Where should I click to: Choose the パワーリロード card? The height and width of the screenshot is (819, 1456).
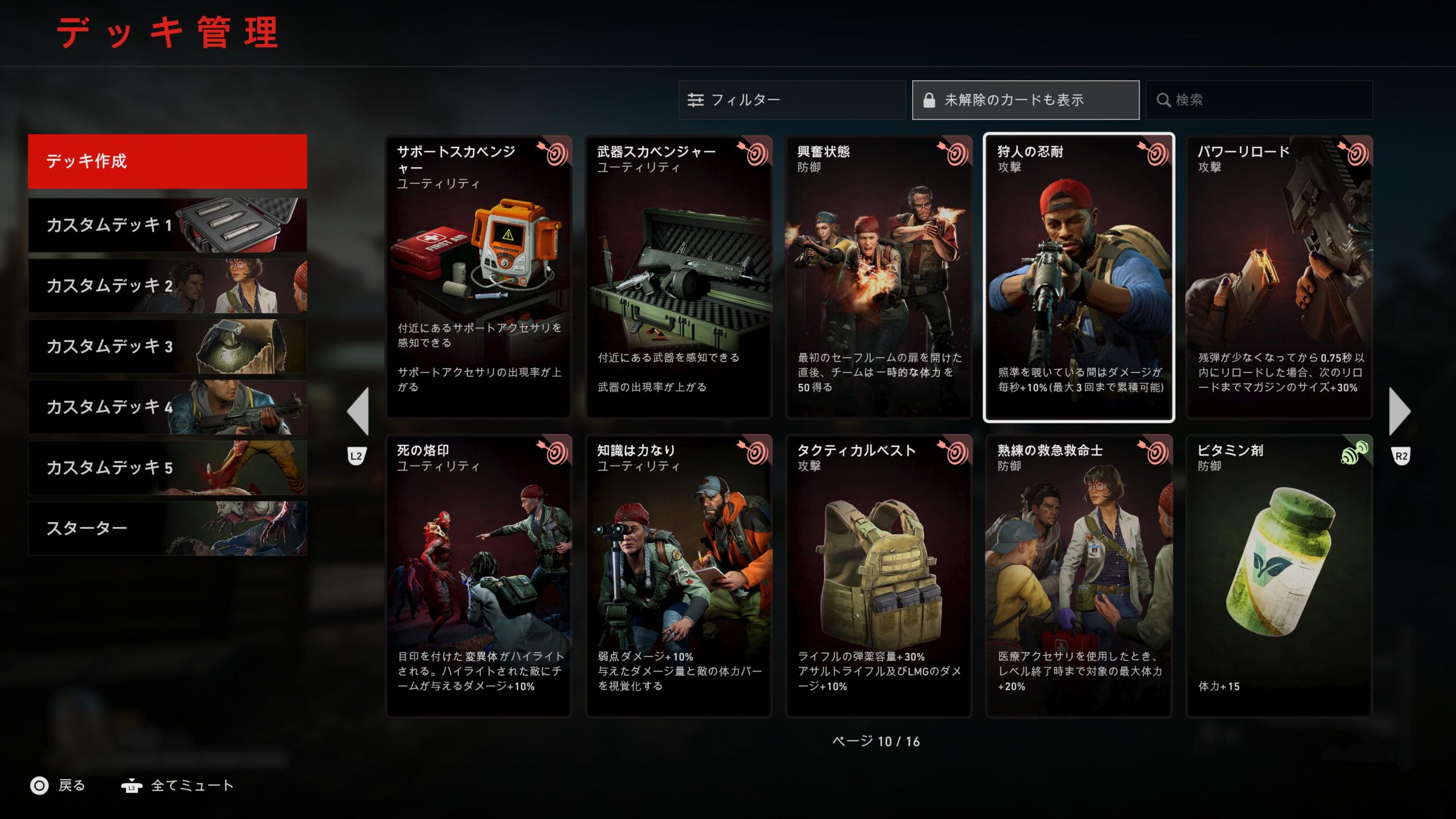pos(1279,278)
